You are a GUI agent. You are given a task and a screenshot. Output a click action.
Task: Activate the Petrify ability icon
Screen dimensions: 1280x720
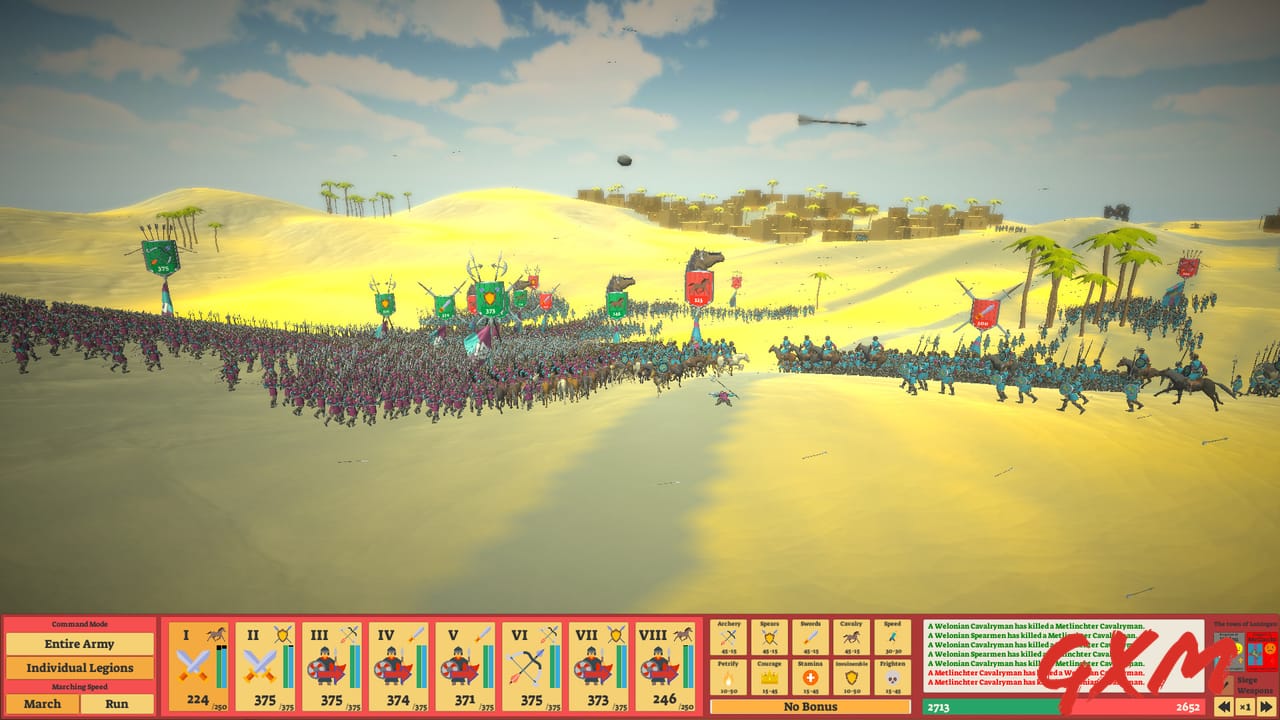[x=728, y=677]
